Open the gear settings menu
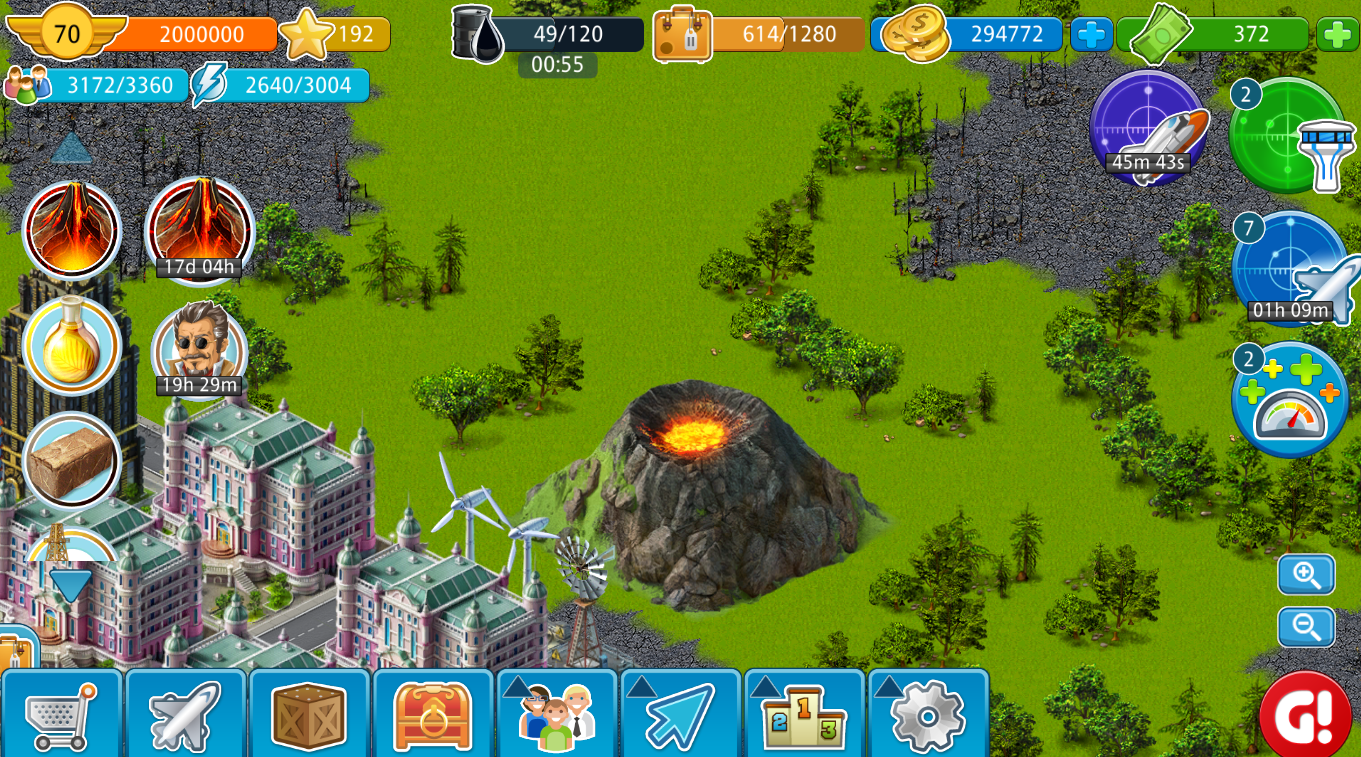Screen dimensions: 1361x757 click(x=928, y=714)
